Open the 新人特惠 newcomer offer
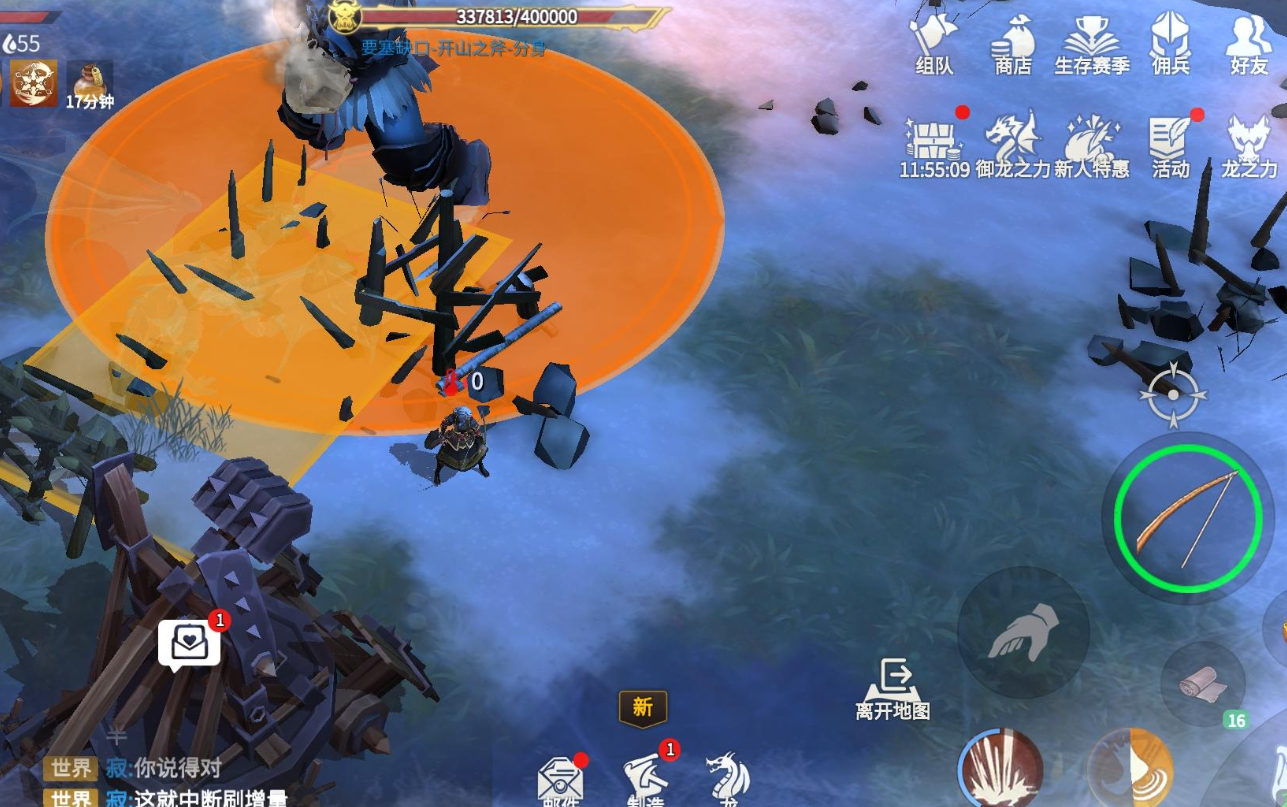Screen dimensions: 1287x807 tap(1091, 145)
